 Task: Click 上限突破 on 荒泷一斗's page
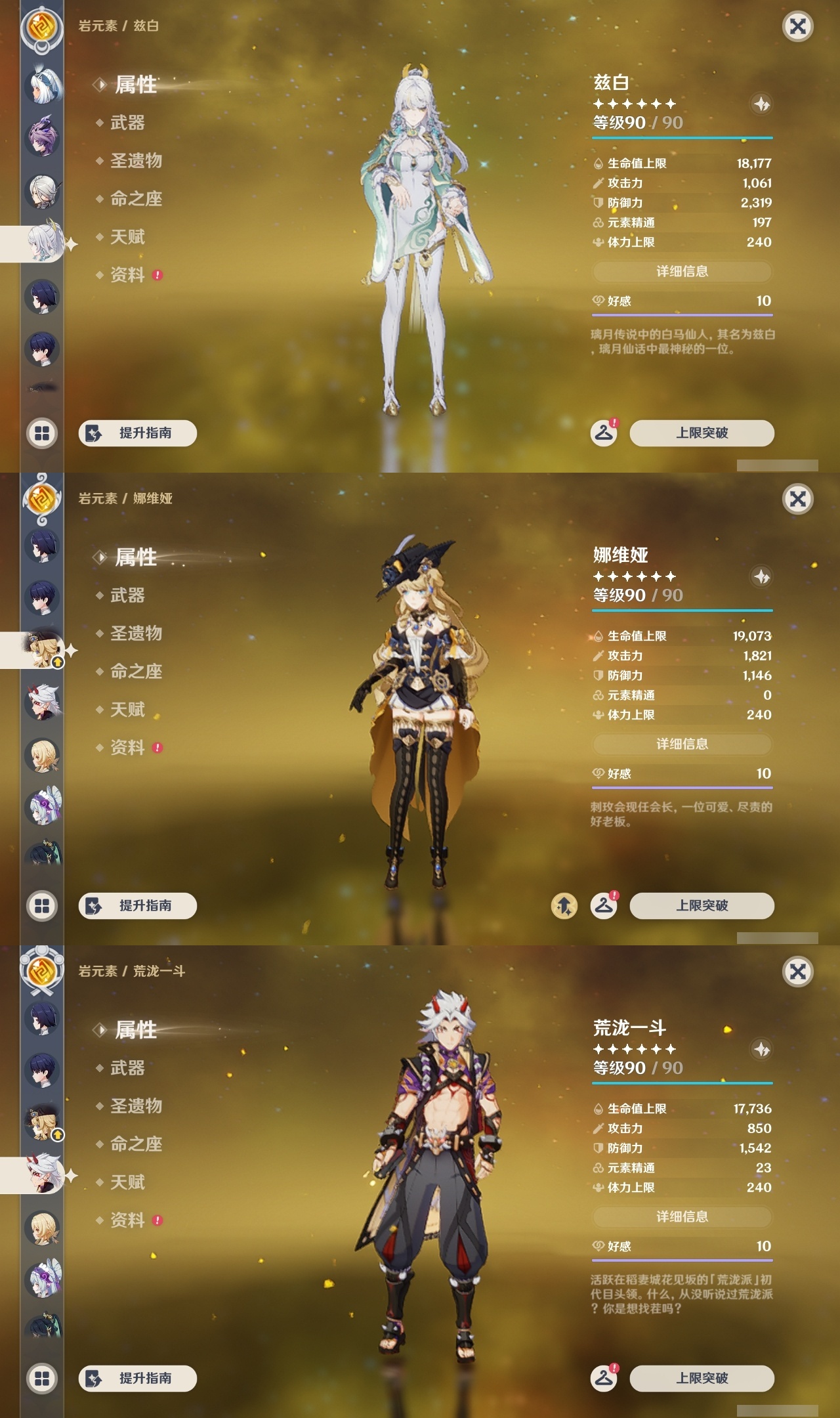tap(703, 1379)
